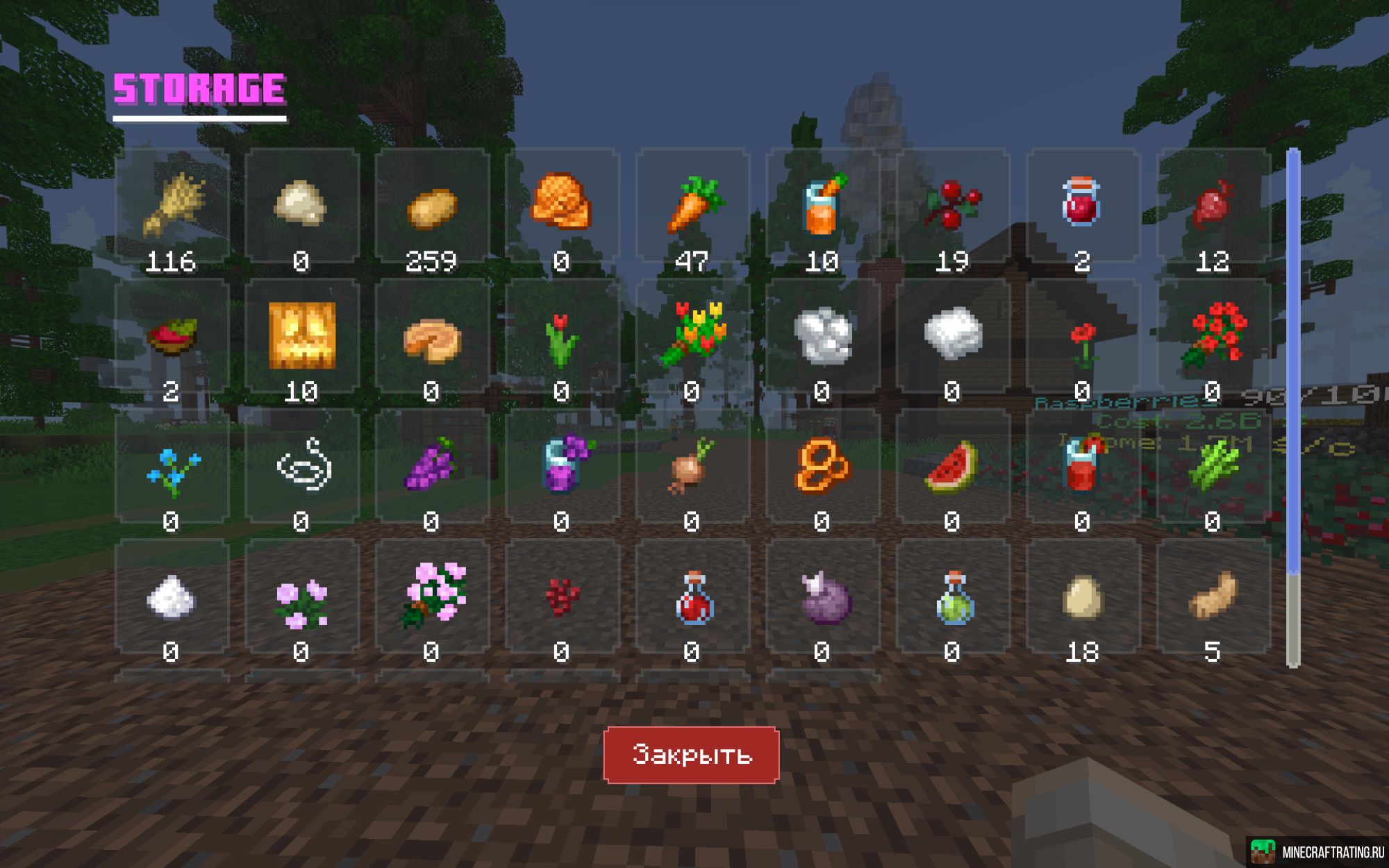This screenshot has height=868, width=1389.
Task: Choose the carrot slot showing 47
Action: pos(692,206)
